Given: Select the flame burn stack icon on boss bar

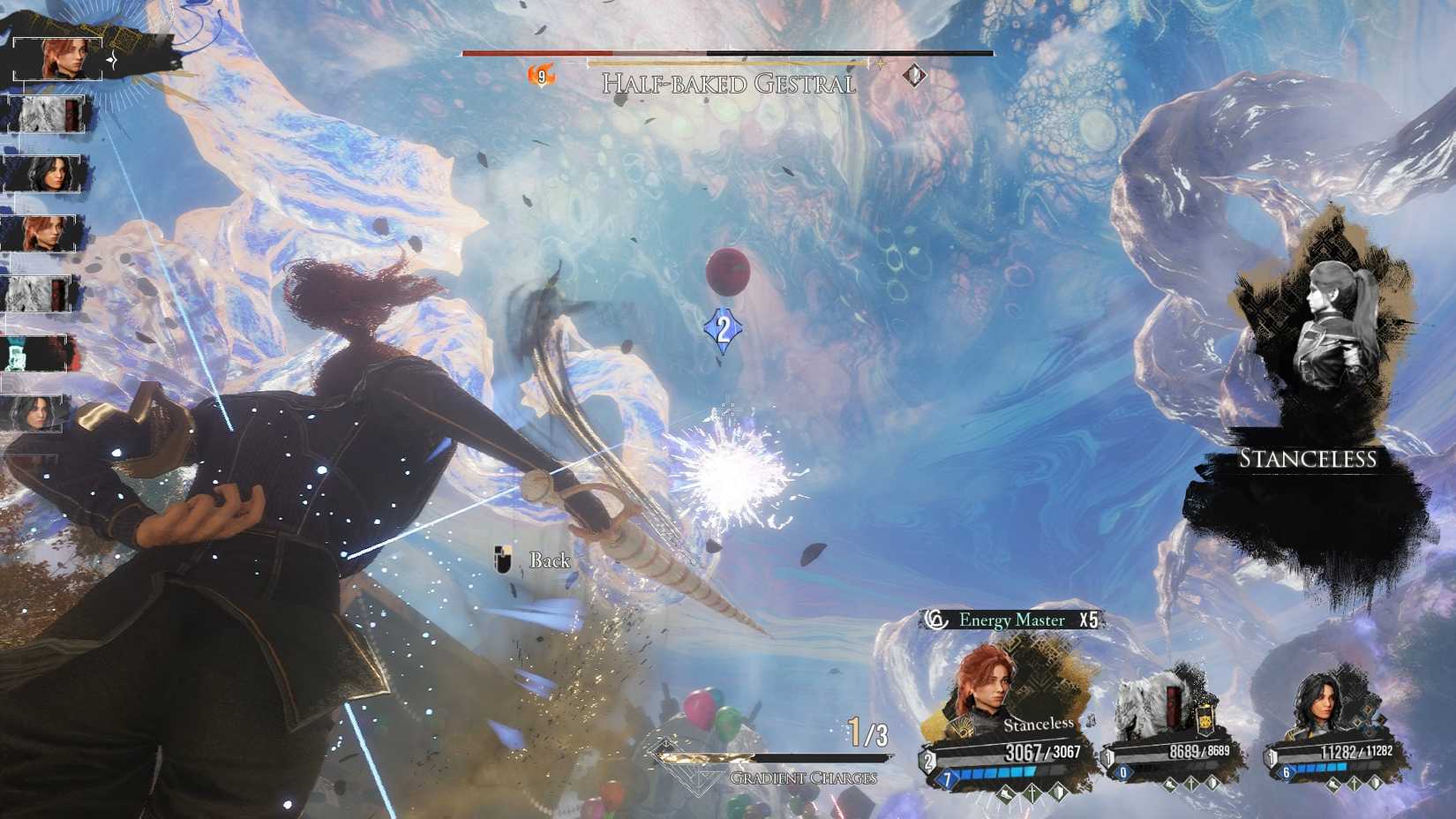Looking at the screenshot, I should 542,76.
